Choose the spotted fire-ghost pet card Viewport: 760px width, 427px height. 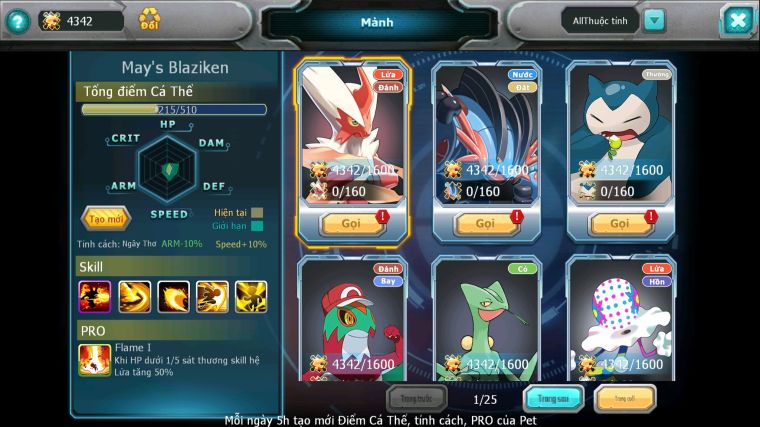621,320
